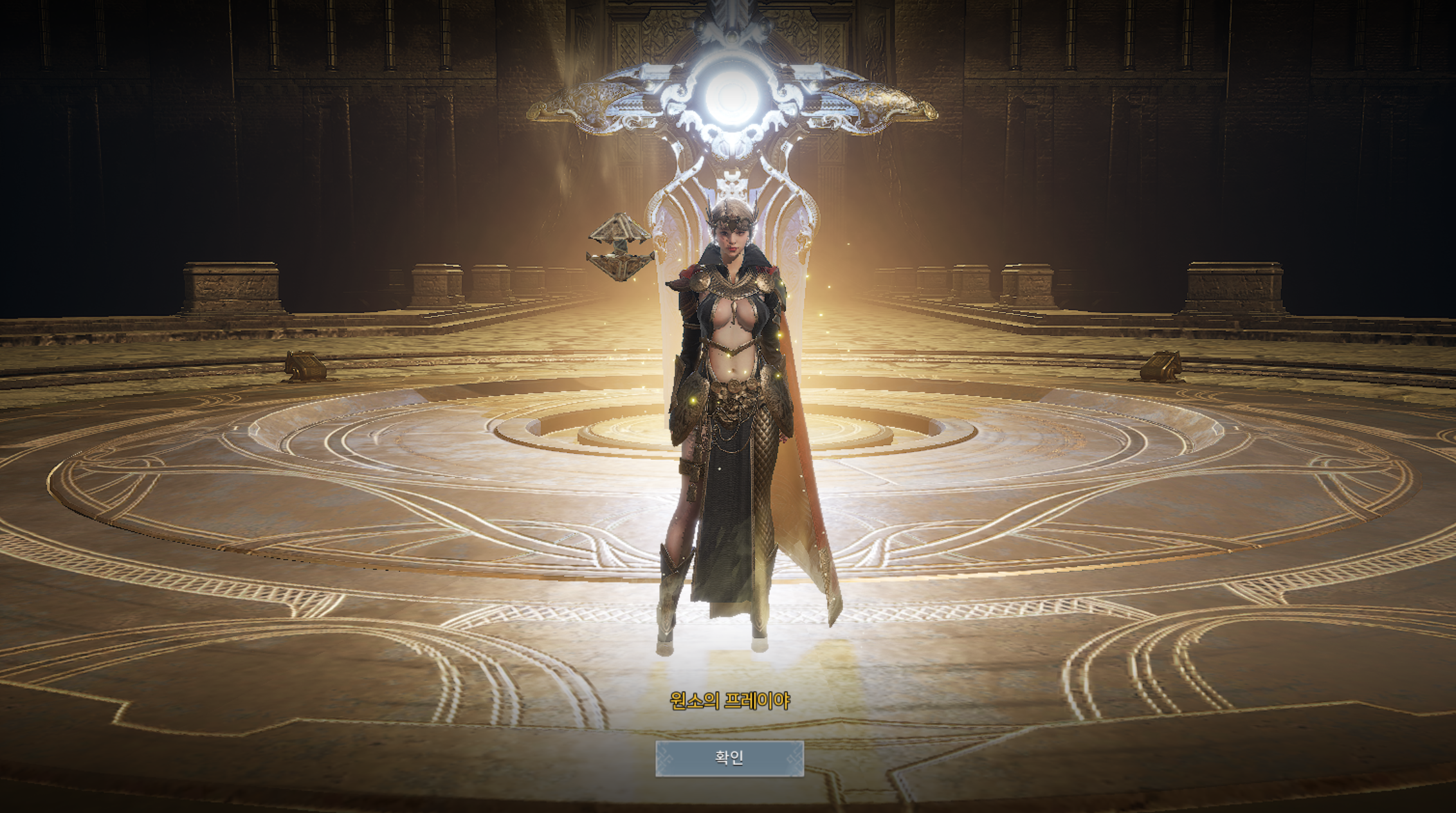Image resolution: width=1456 pixels, height=813 pixels.
Task: Confirm with the 확인 button
Action: 729,758
